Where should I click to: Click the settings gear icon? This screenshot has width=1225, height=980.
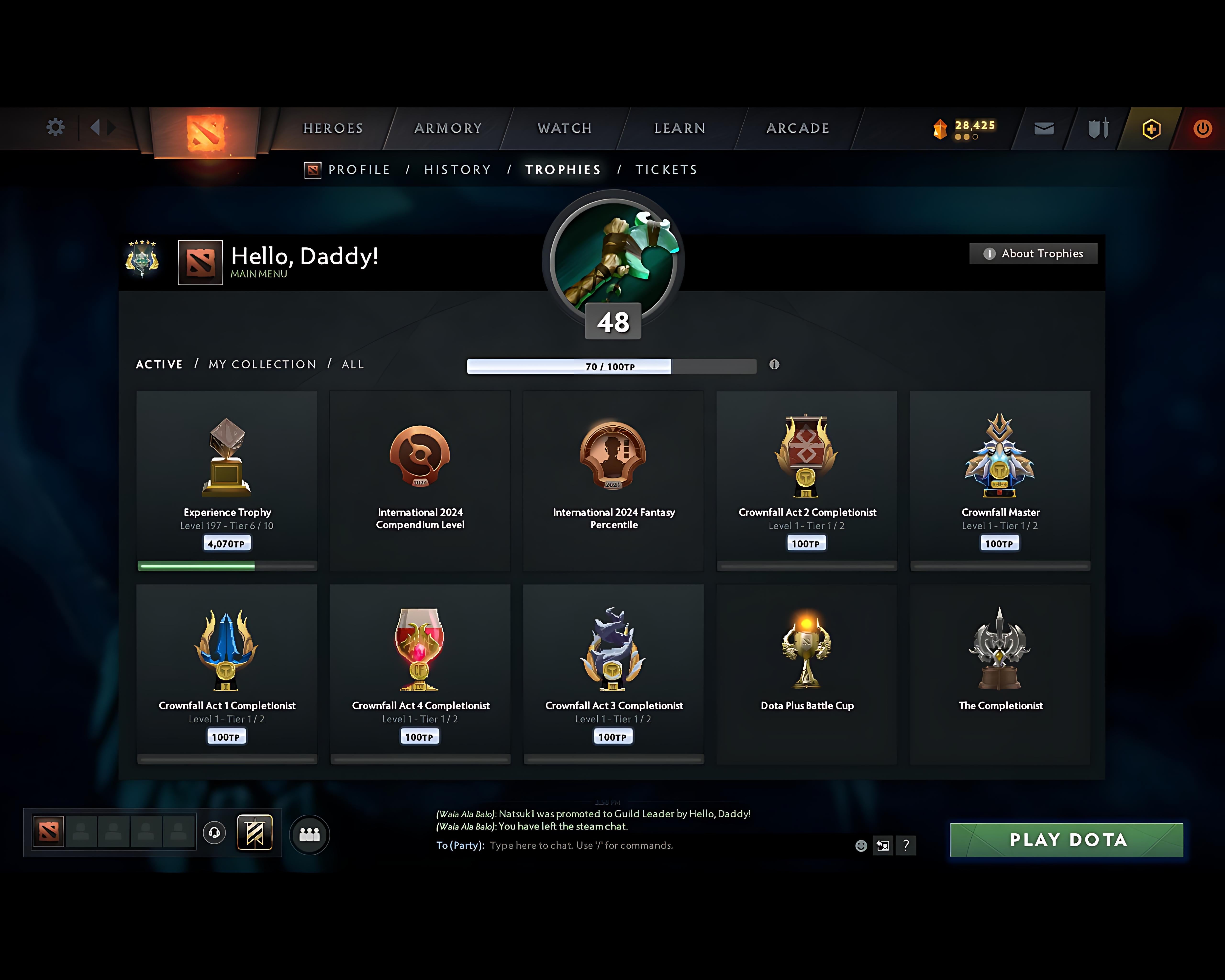point(55,127)
